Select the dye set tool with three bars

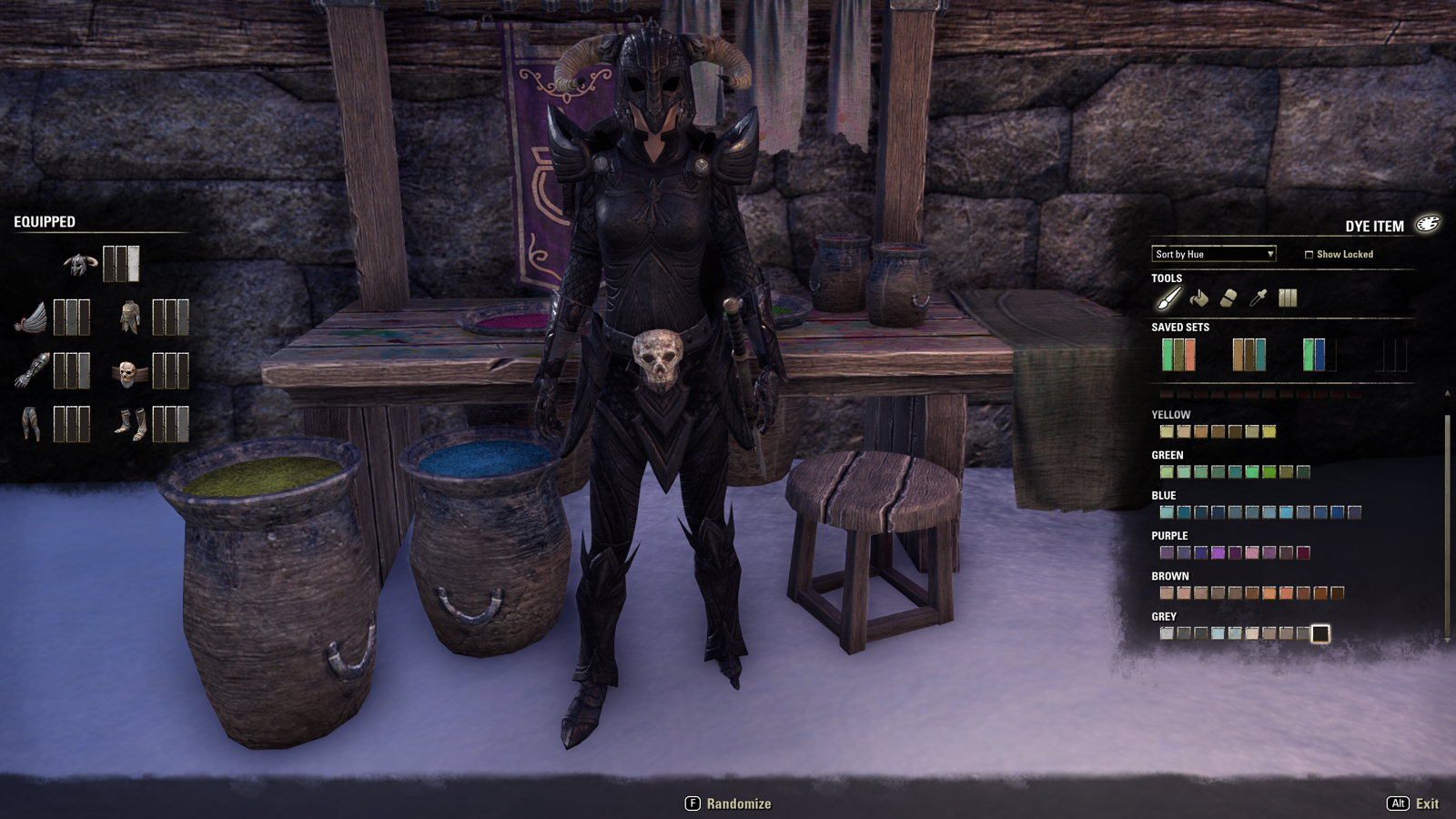point(1288,298)
